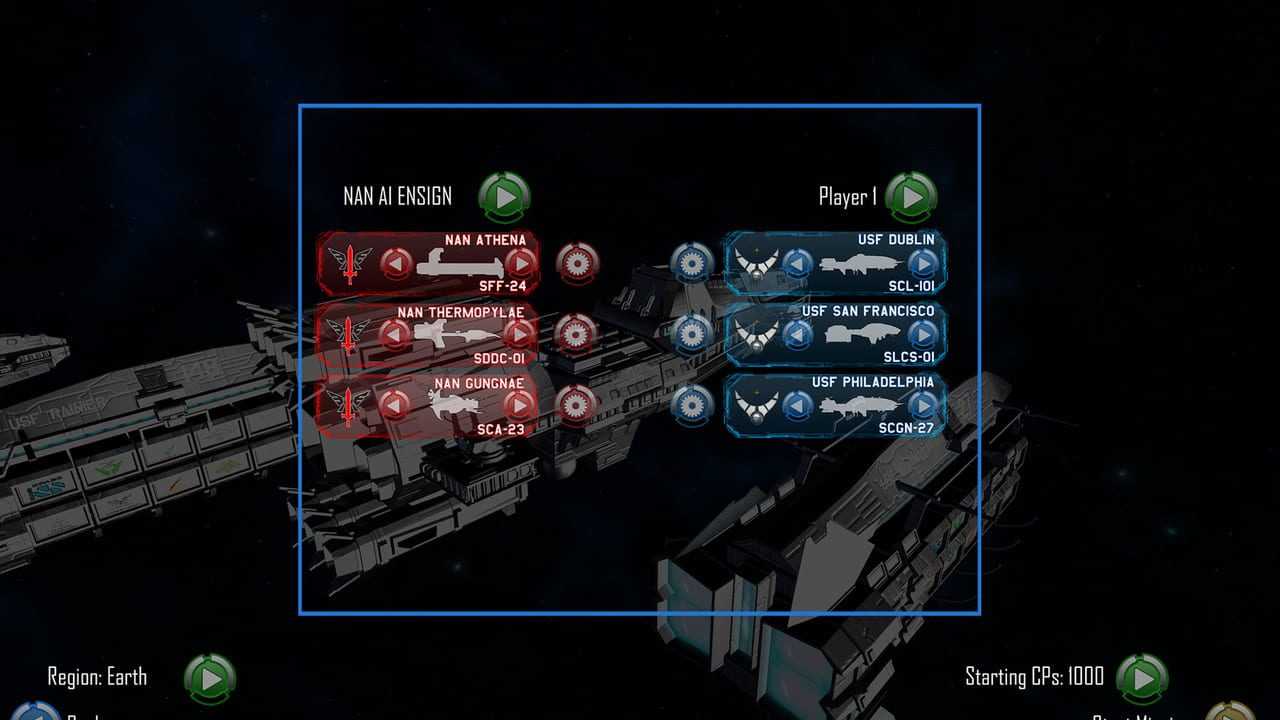
Task: Open blue gear settings for USF Dublin
Action: pos(691,263)
